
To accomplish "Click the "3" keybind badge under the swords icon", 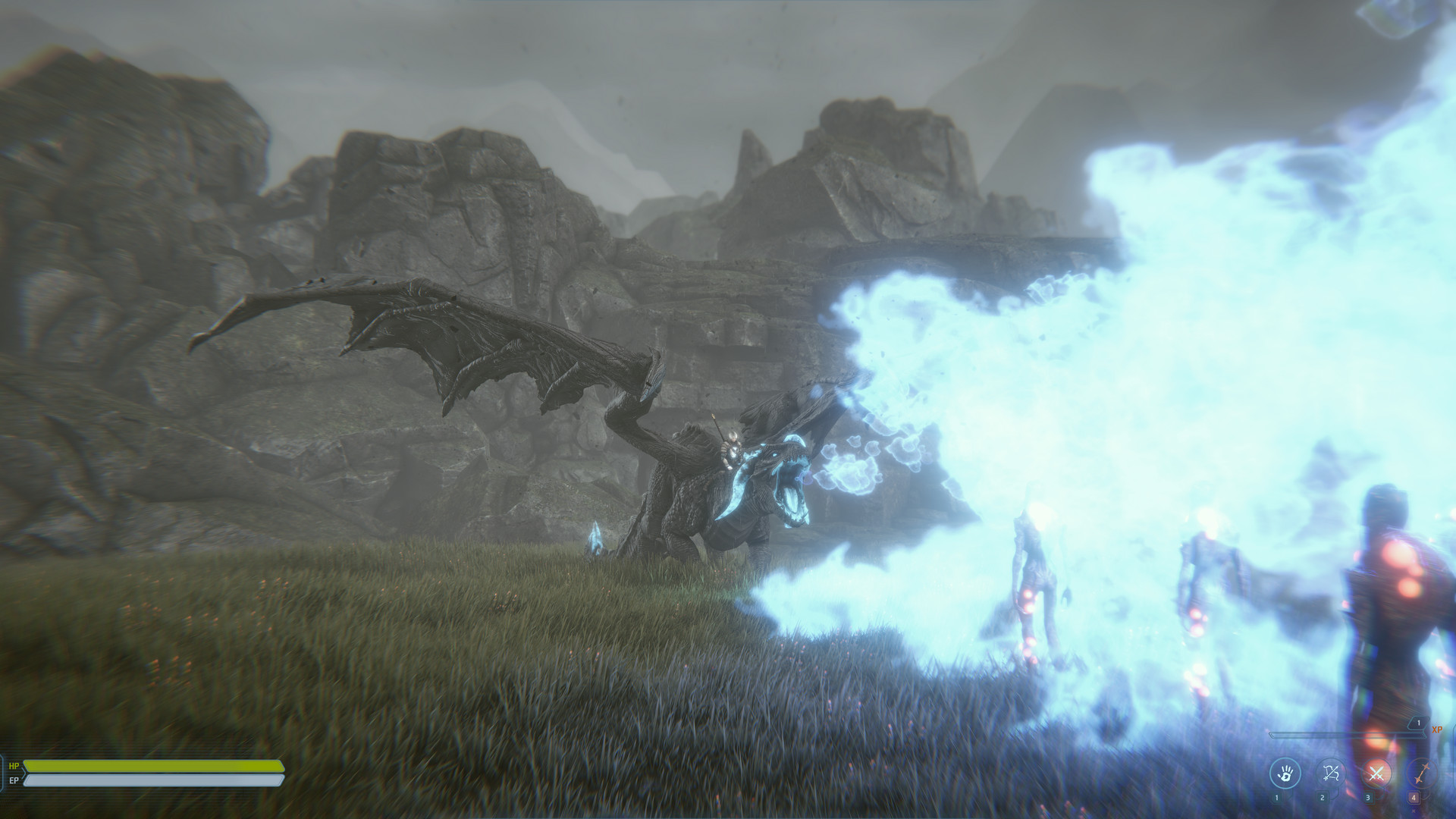I will (x=1368, y=799).
